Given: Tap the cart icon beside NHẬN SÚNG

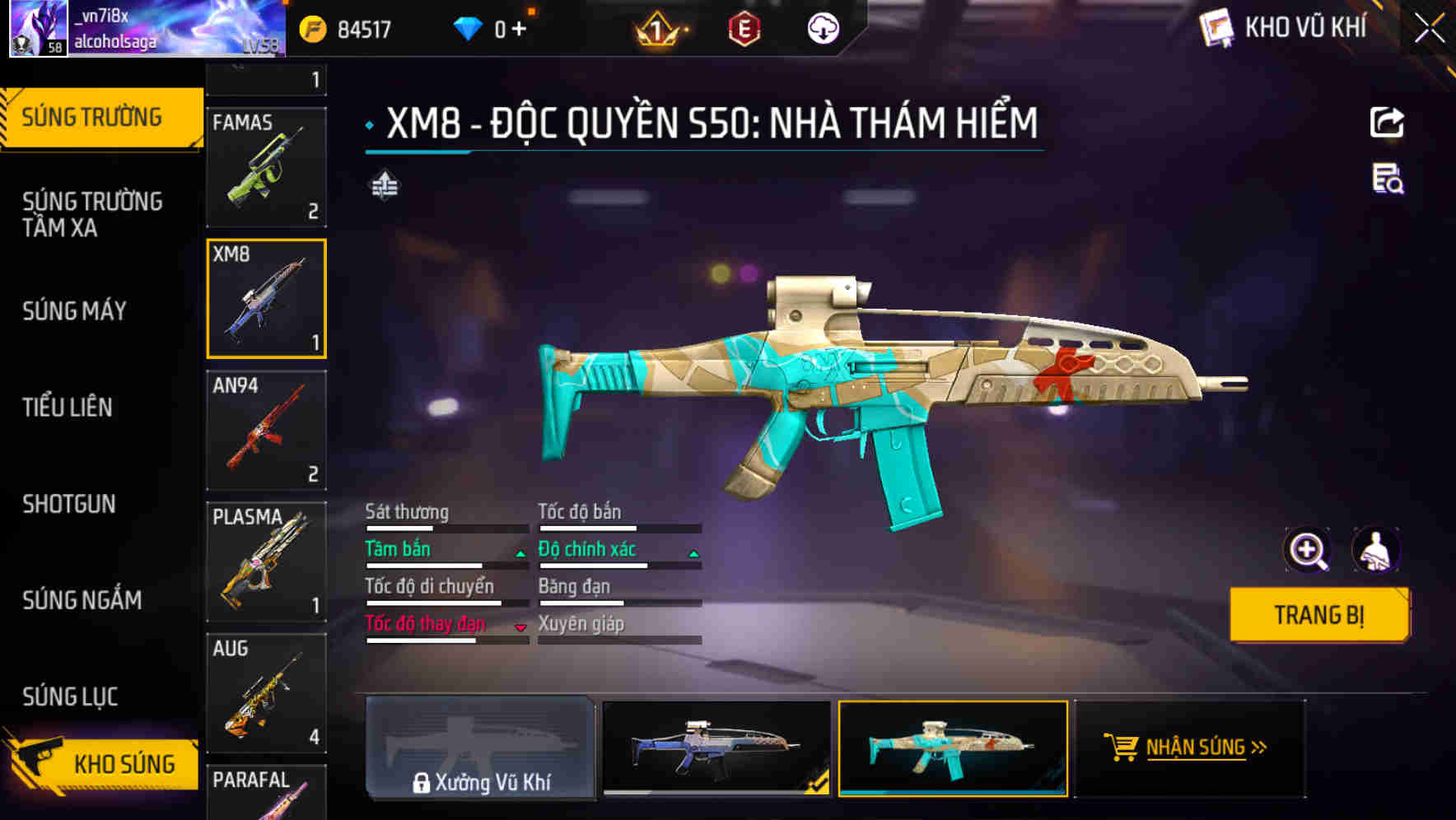Looking at the screenshot, I should pos(1122,748).
